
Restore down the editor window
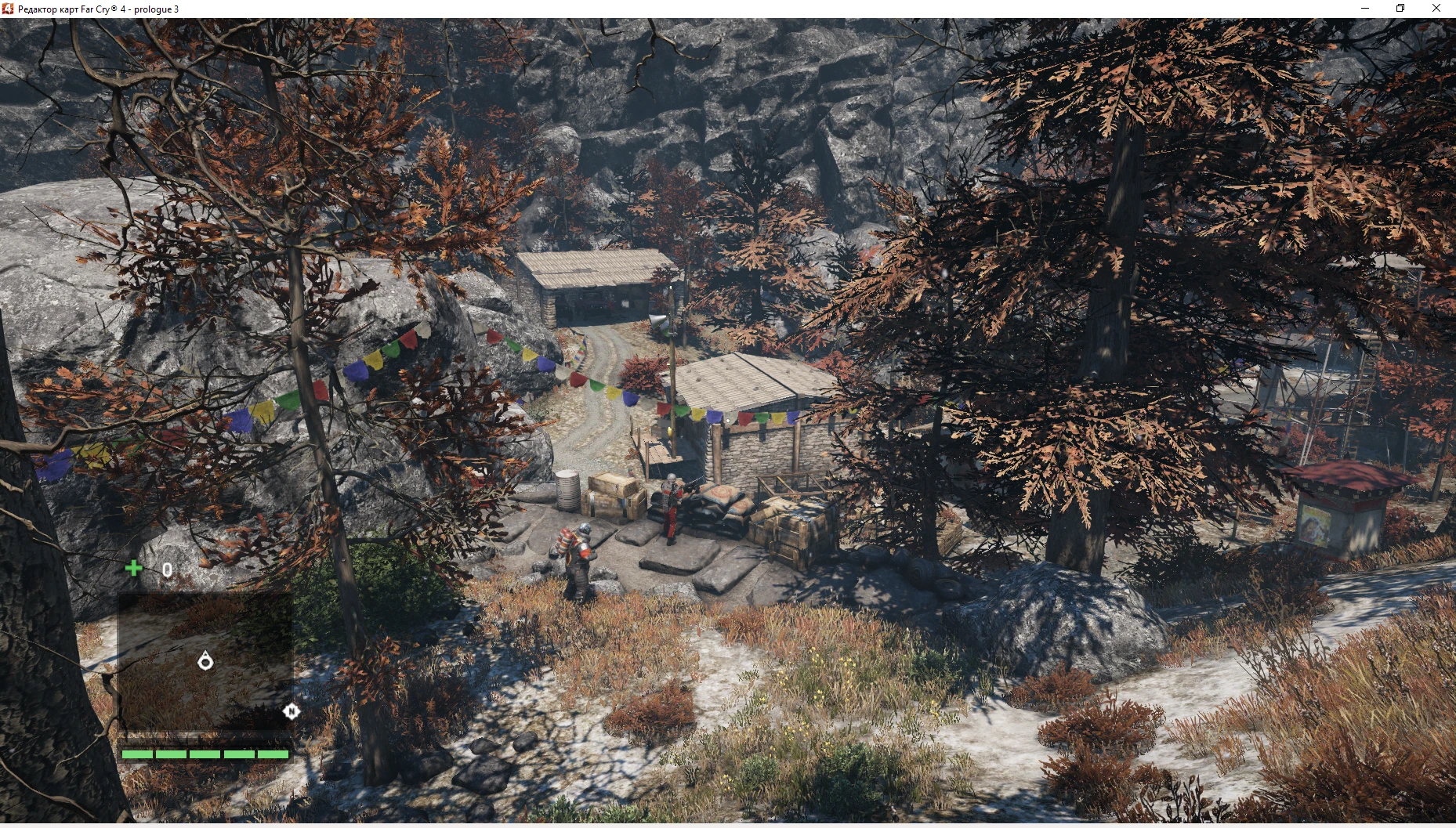point(1400,9)
